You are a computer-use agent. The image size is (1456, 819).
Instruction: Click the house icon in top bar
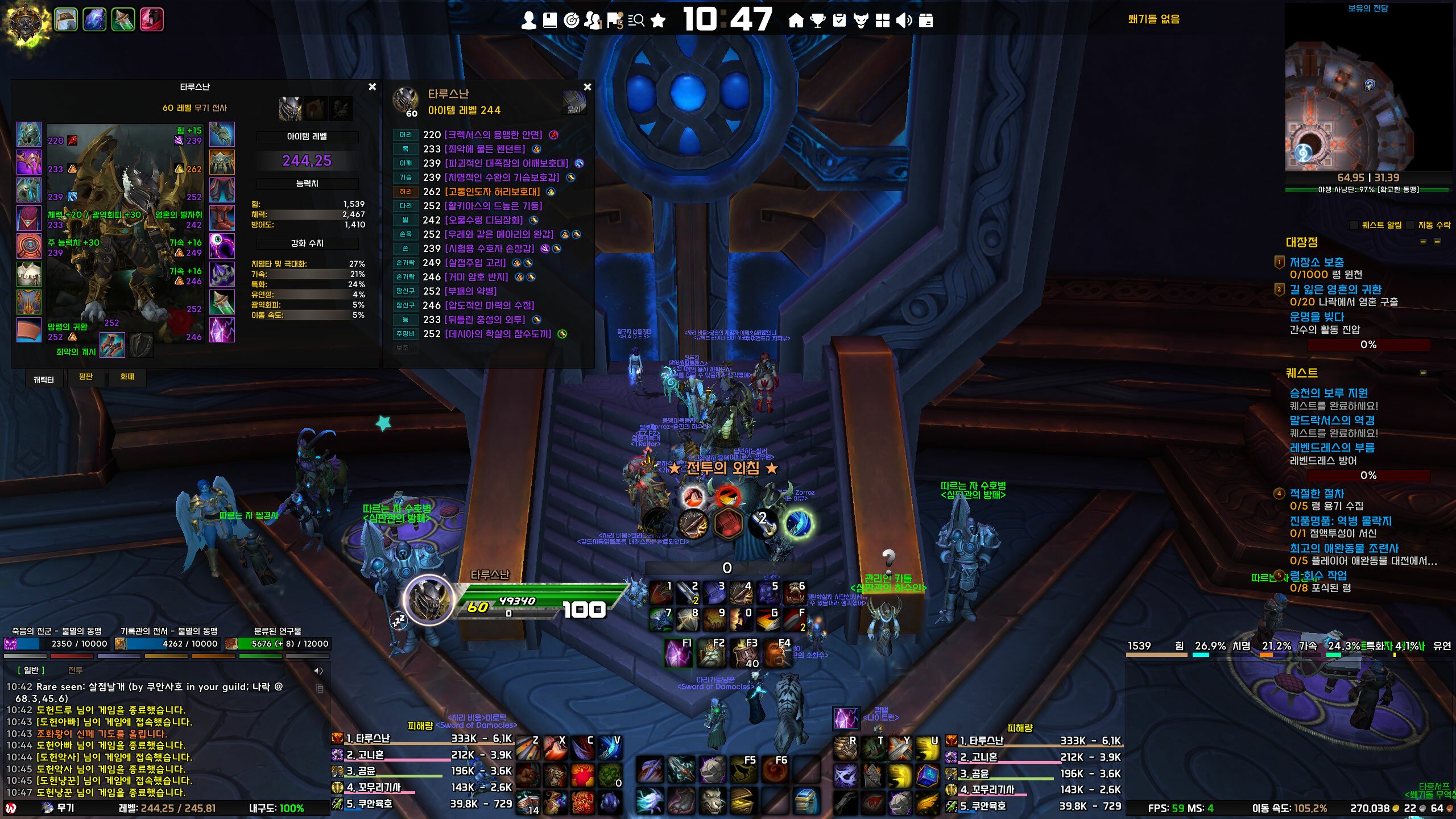coord(796,21)
